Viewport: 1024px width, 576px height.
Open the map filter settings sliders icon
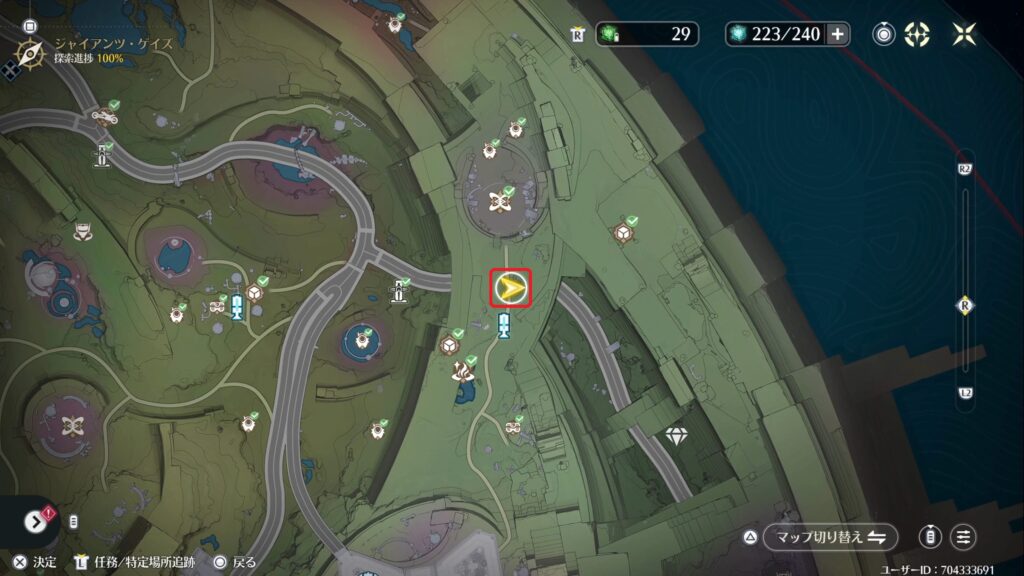963,537
